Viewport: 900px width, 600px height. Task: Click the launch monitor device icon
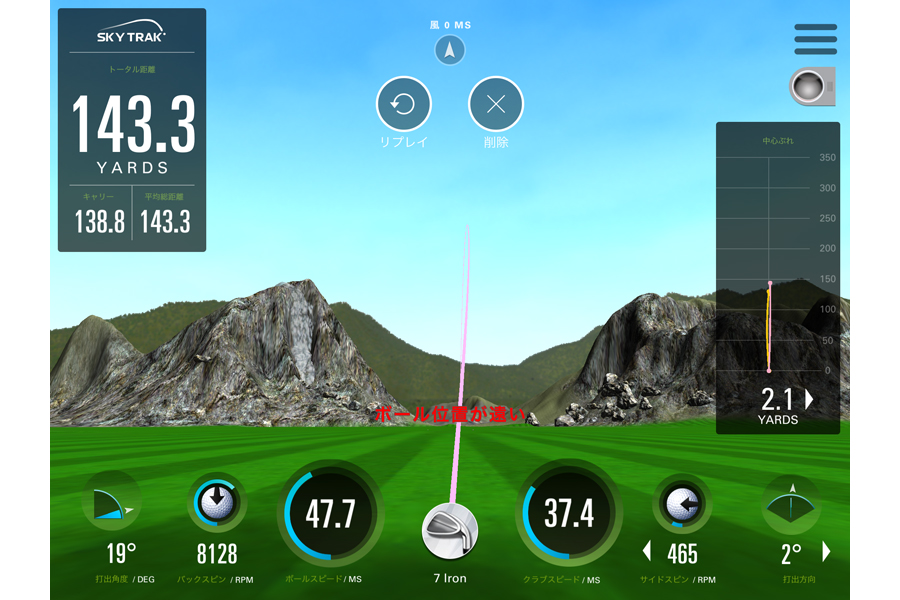[811, 87]
